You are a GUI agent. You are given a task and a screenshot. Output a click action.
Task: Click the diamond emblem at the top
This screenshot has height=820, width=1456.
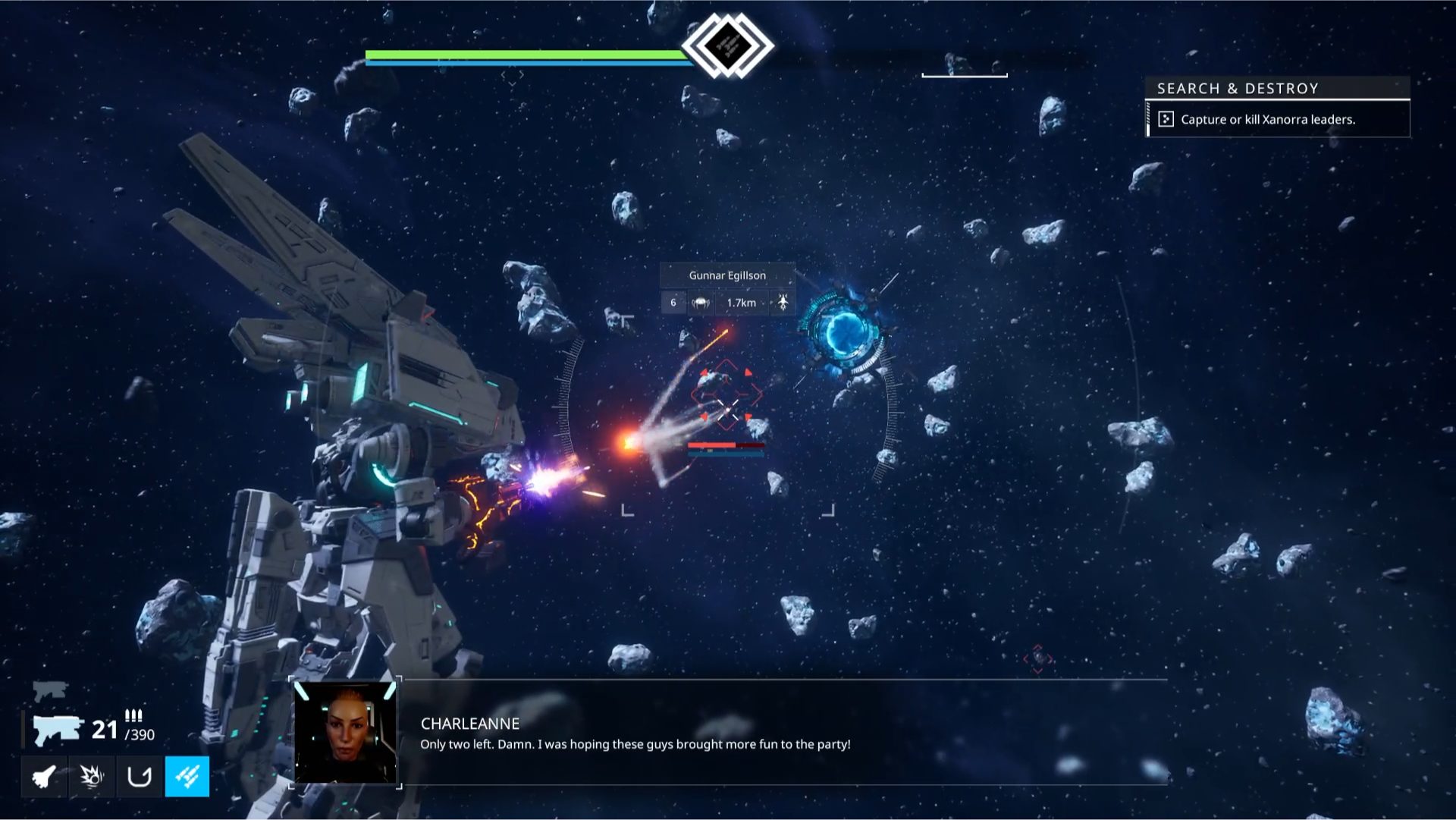point(728,46)
